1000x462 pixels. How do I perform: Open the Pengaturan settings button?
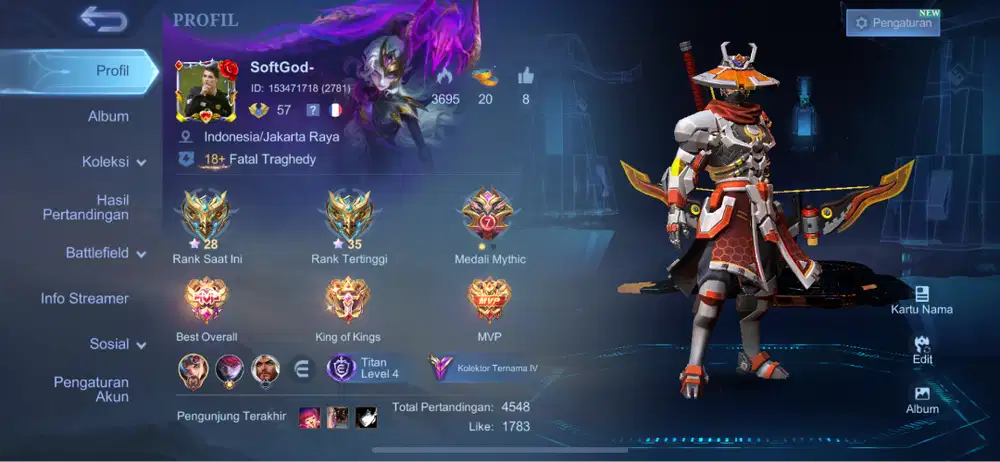click(893, 23)
